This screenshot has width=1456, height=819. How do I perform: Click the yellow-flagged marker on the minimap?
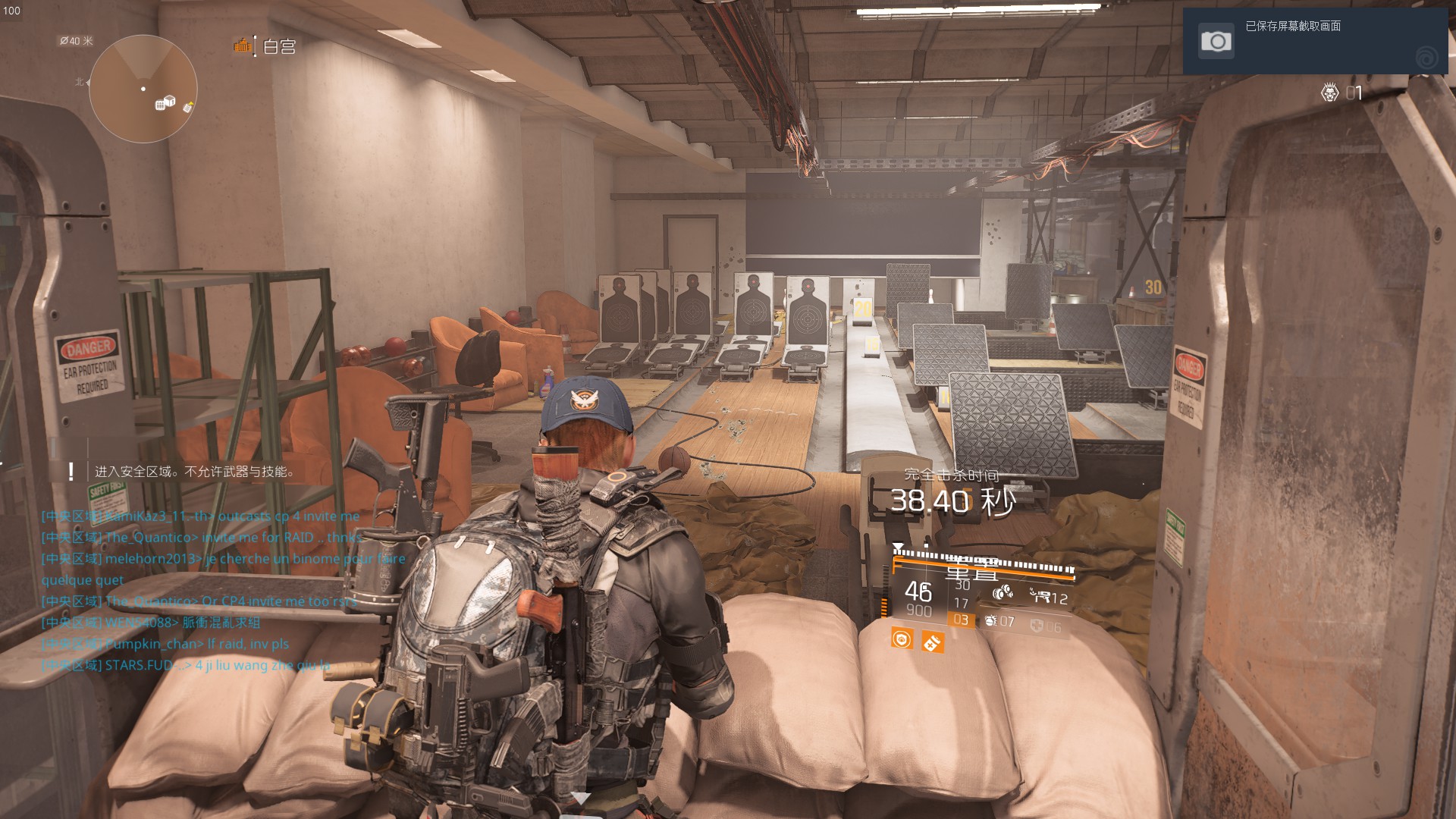click(187, 108)
